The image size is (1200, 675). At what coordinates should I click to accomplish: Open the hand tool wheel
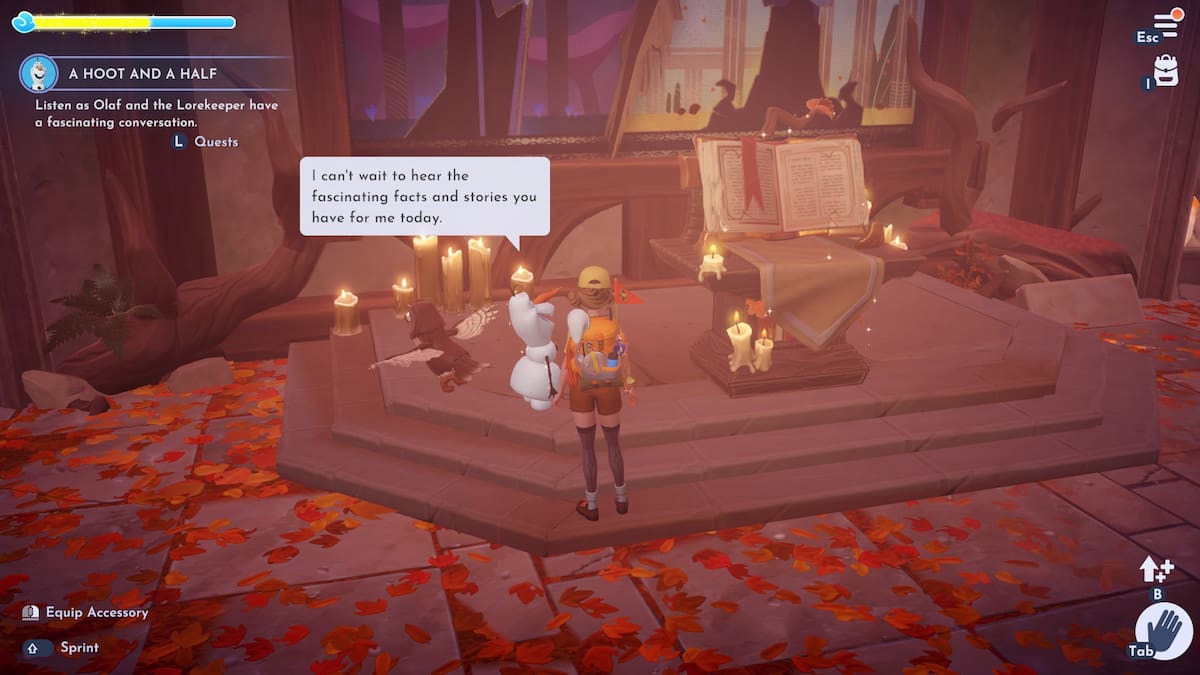coord(1163,631)
